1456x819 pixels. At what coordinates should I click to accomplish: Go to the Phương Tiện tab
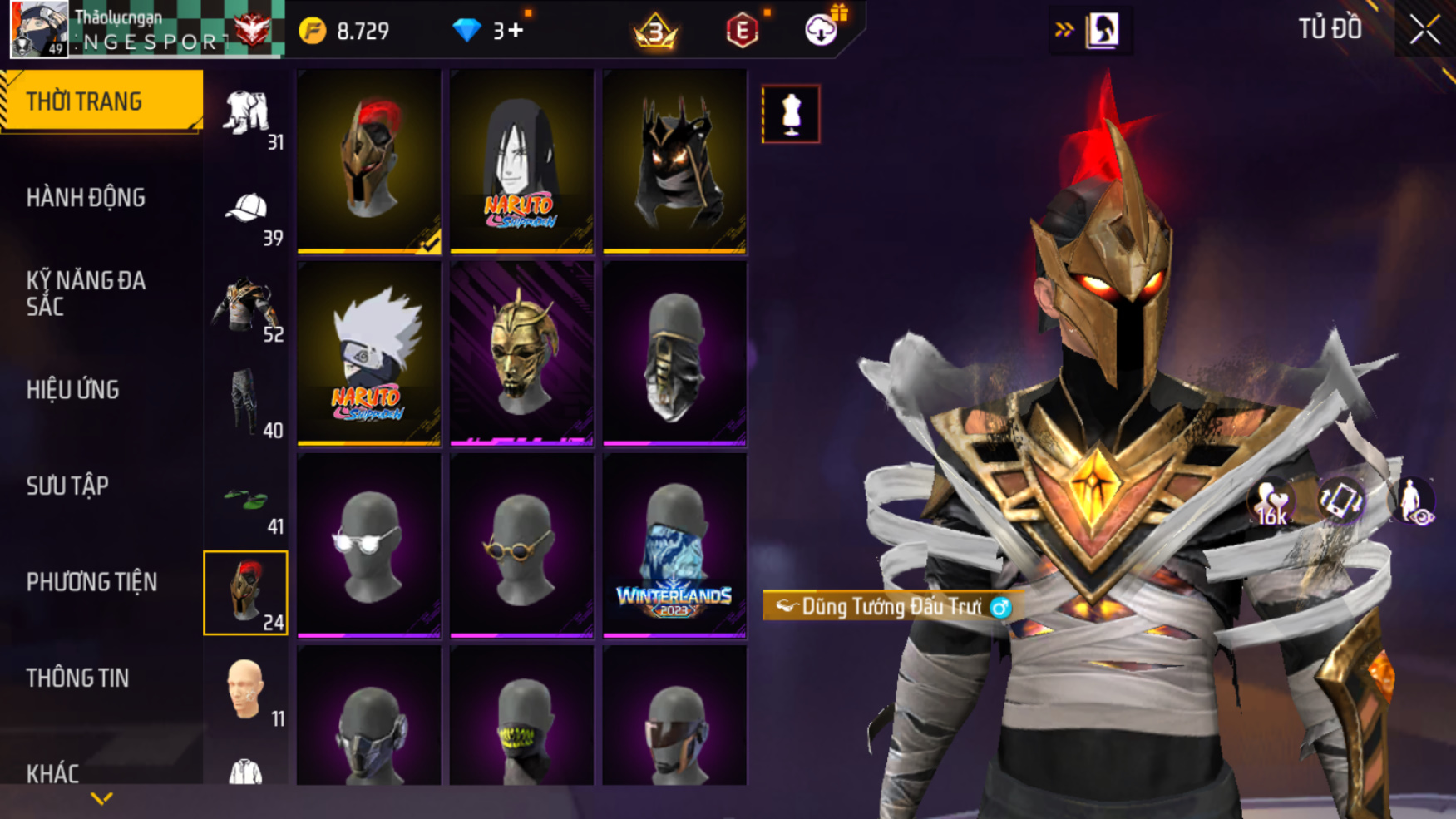tap(91, 582)
